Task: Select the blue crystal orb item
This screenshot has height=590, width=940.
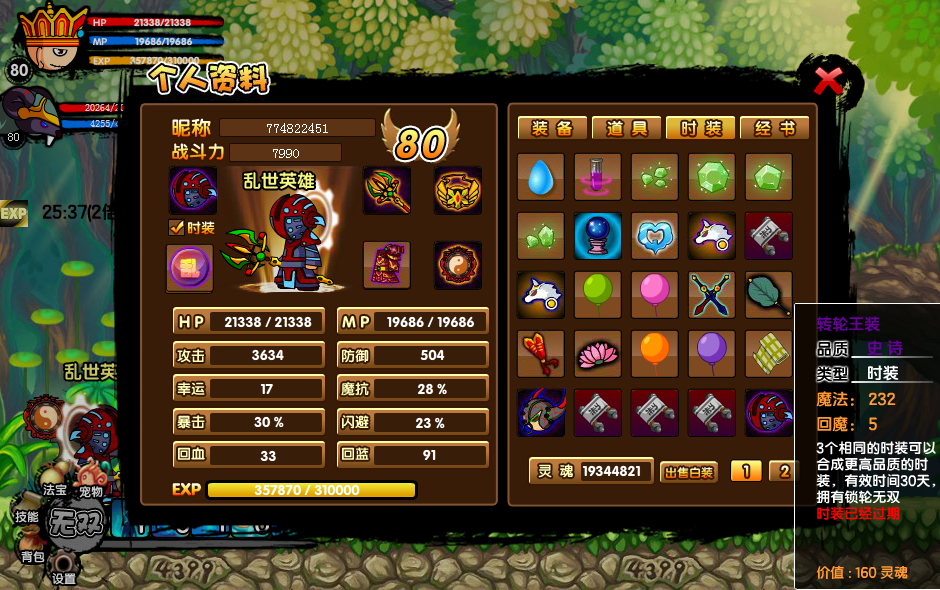Action: [x=598, y=236]
